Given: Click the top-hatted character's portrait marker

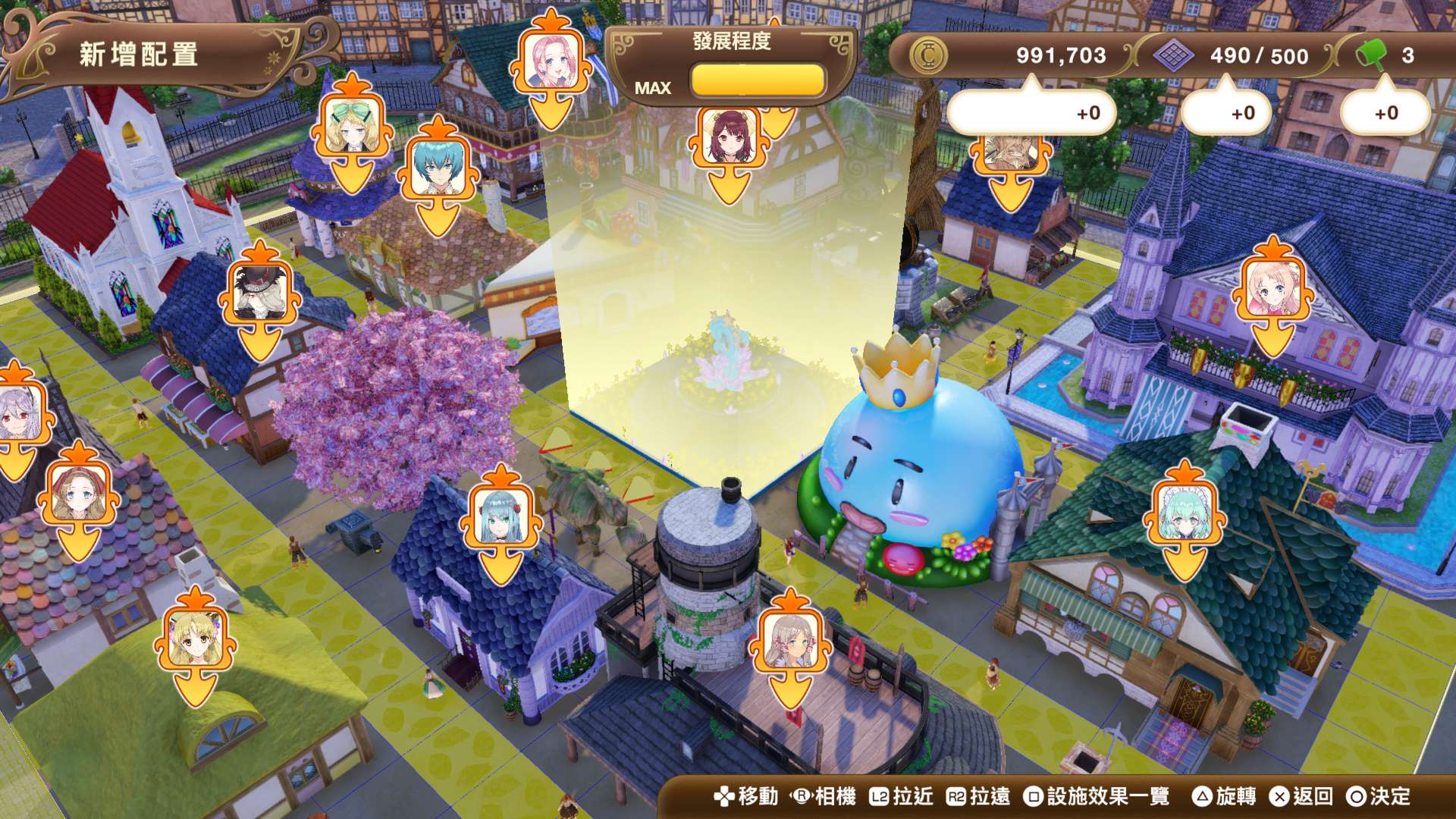Looking at the screenshot, I should point(258,292).
